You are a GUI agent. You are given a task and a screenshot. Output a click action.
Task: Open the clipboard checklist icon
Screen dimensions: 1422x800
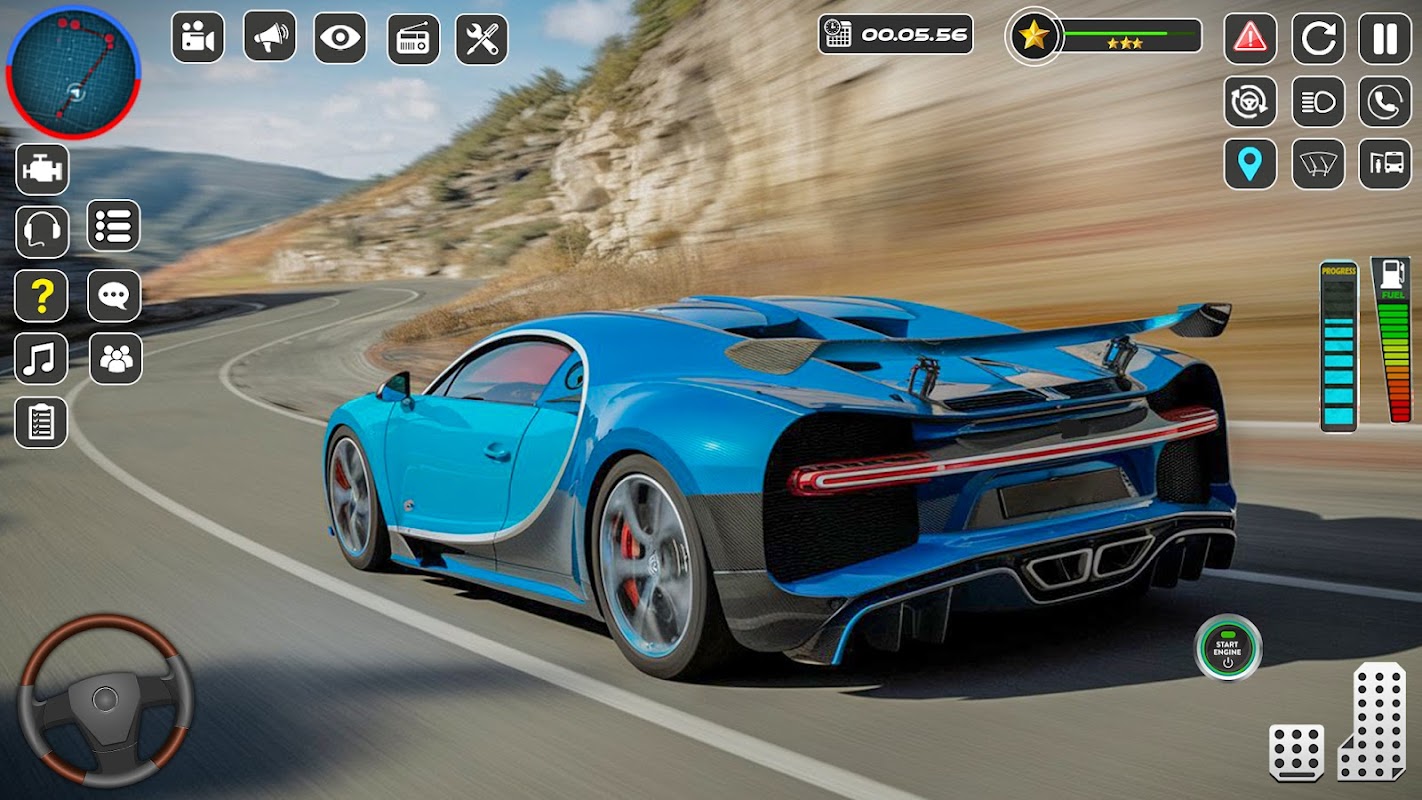(41, 422)
